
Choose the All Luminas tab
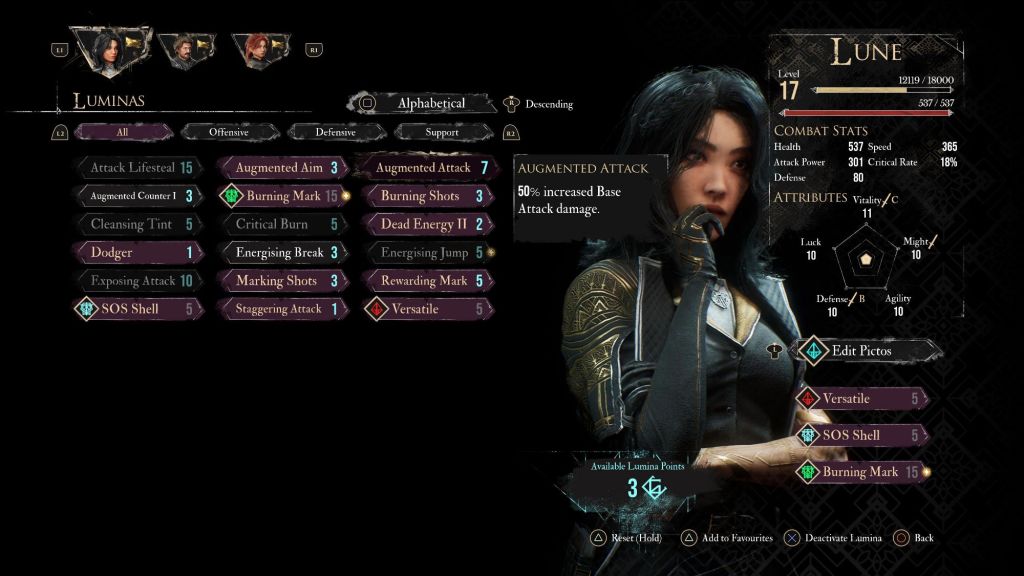click(122, 132)
